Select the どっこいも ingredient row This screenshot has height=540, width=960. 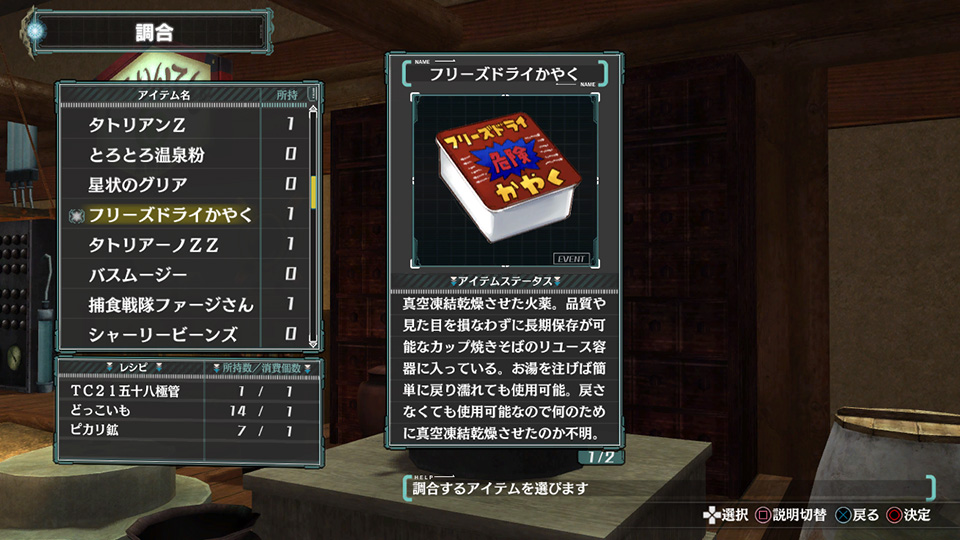click(190, 409)
